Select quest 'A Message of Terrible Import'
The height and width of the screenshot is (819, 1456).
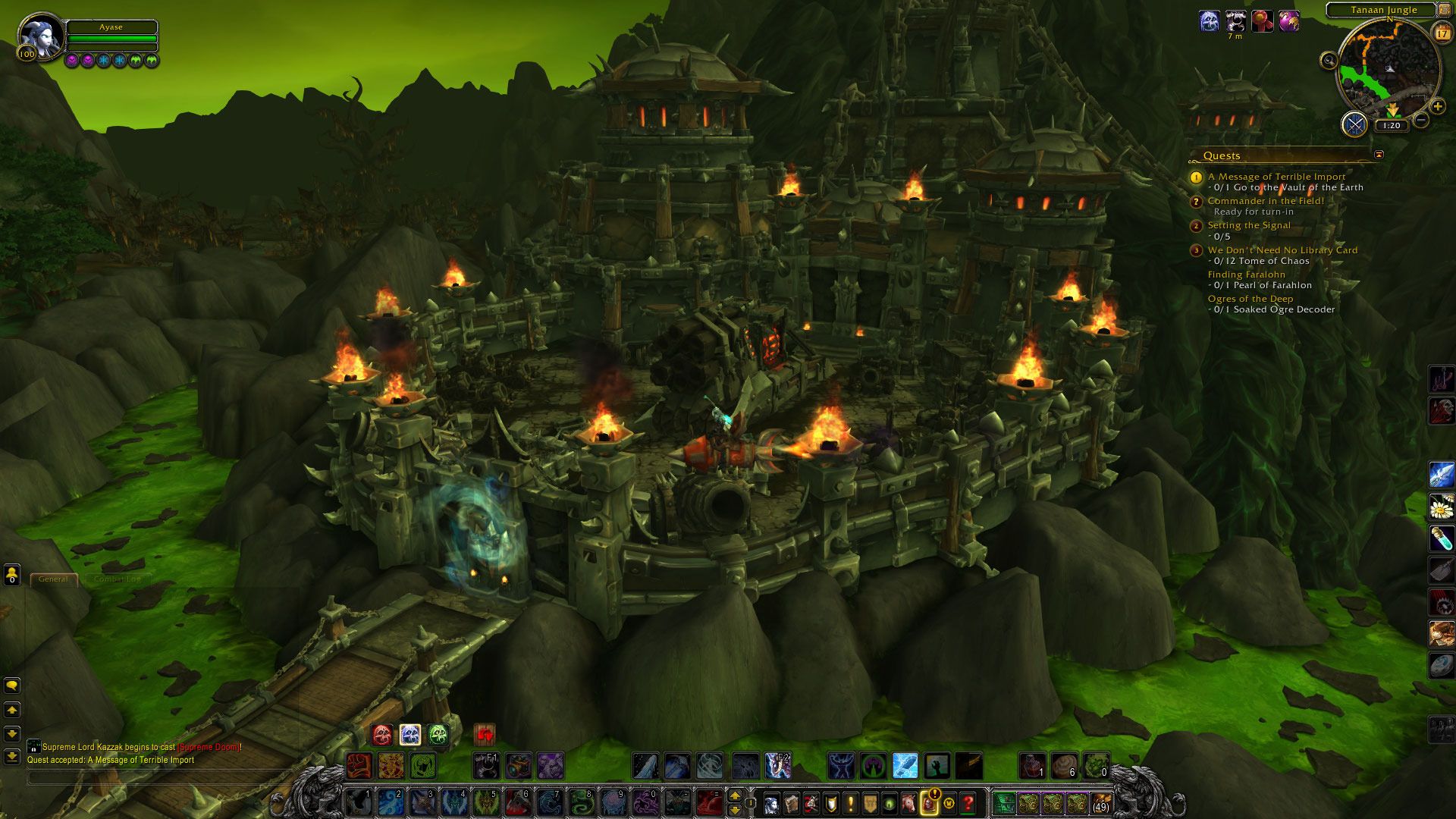[1276, 177]
